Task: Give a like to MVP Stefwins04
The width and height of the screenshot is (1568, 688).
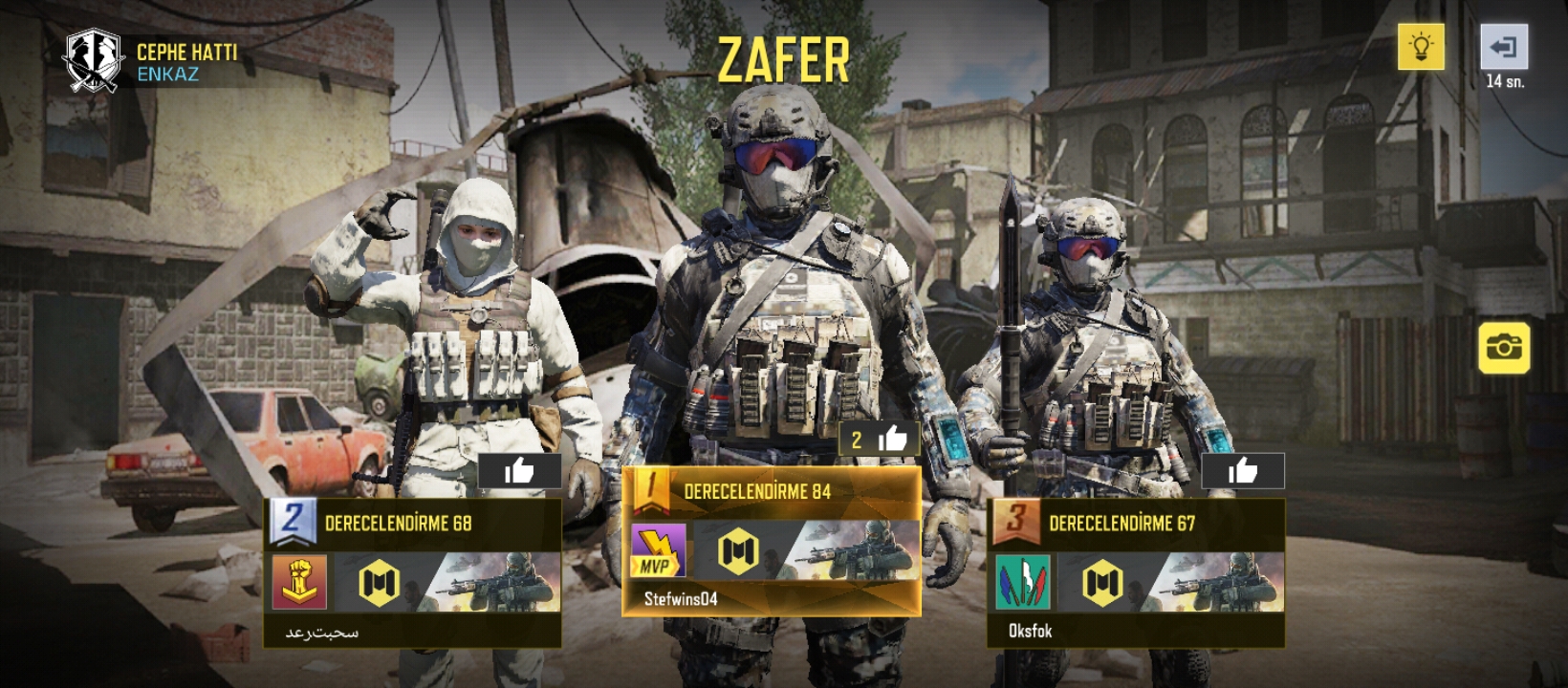Action: (880, 440)
